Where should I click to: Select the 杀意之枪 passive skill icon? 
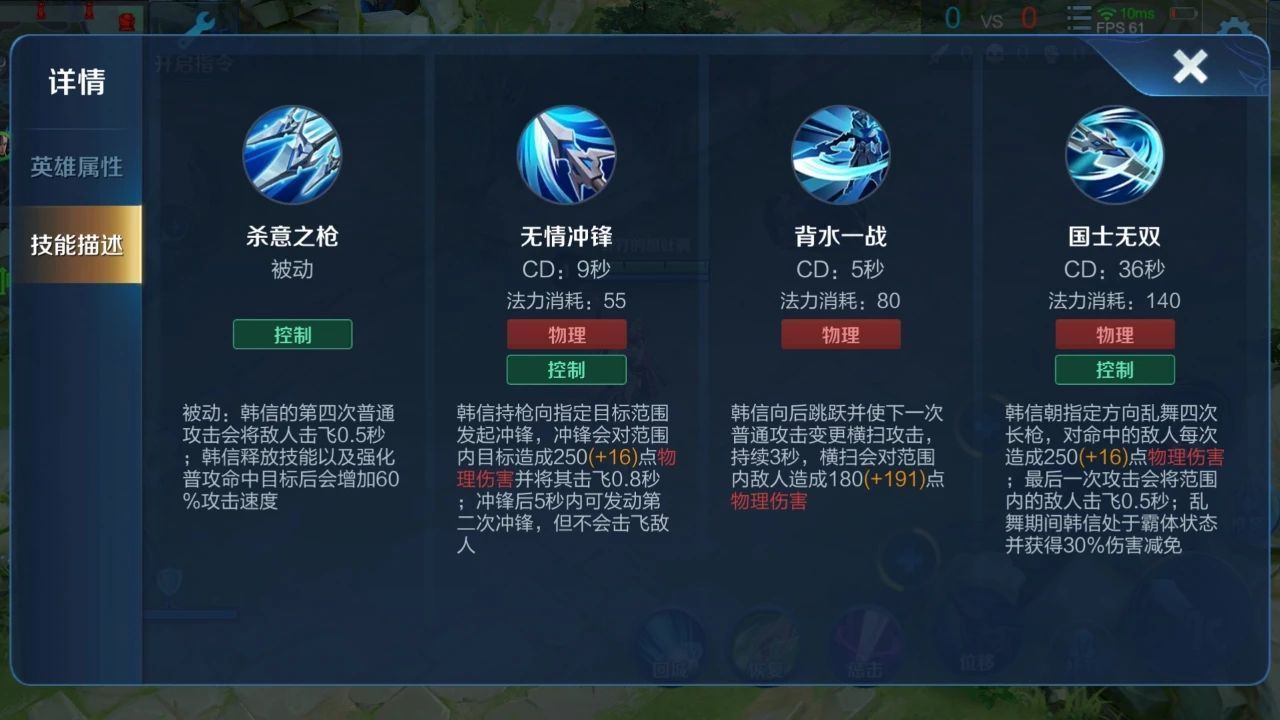(x=293, y=155)
